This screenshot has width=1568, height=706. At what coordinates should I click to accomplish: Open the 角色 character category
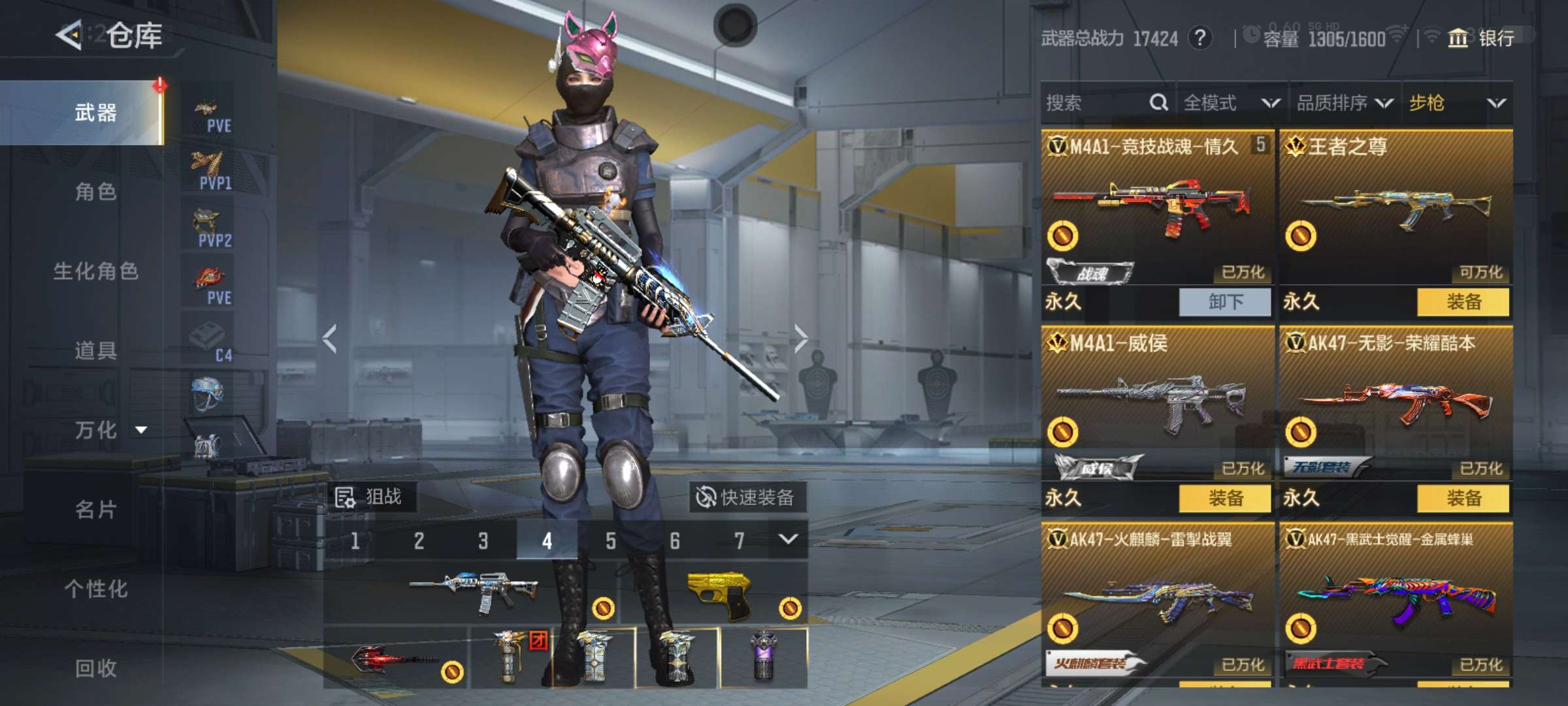95,192
